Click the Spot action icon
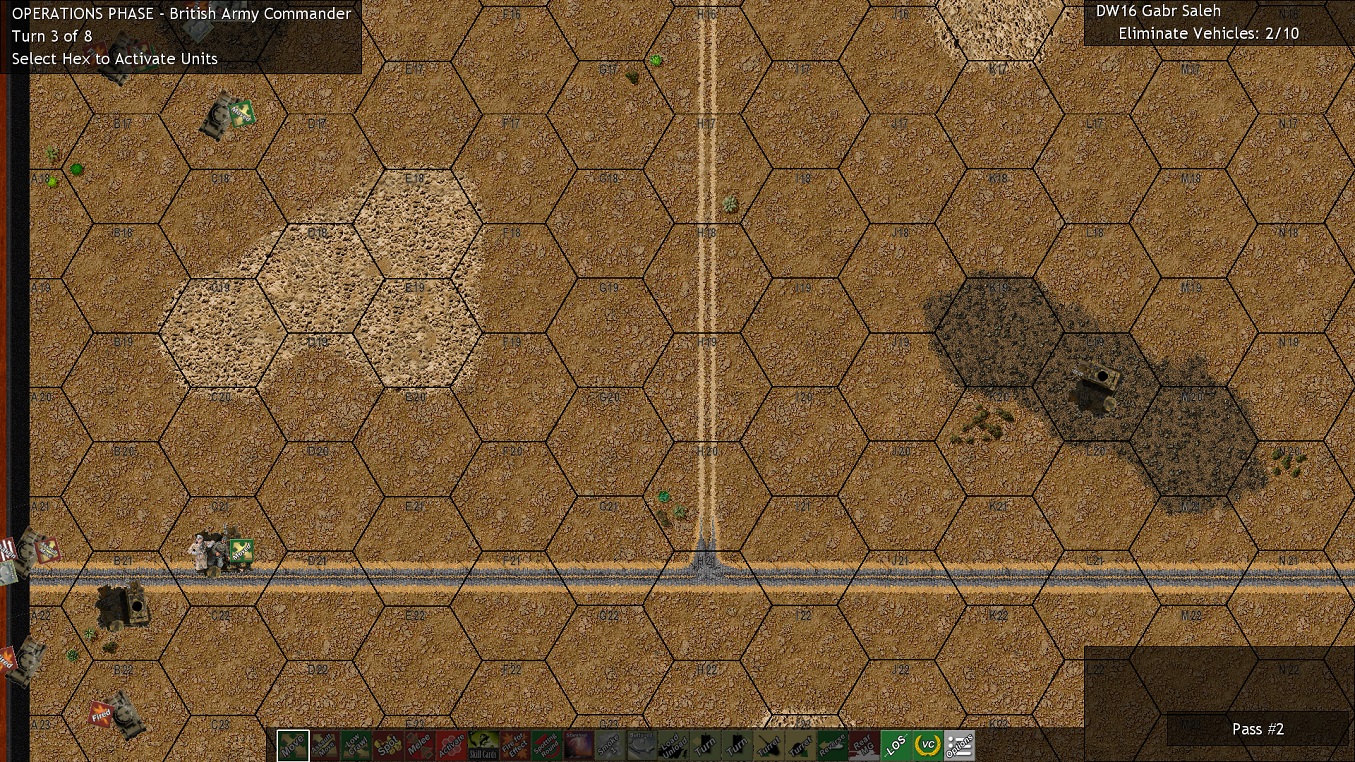This screenshot has height=762, width=1355. pos(389,745)
